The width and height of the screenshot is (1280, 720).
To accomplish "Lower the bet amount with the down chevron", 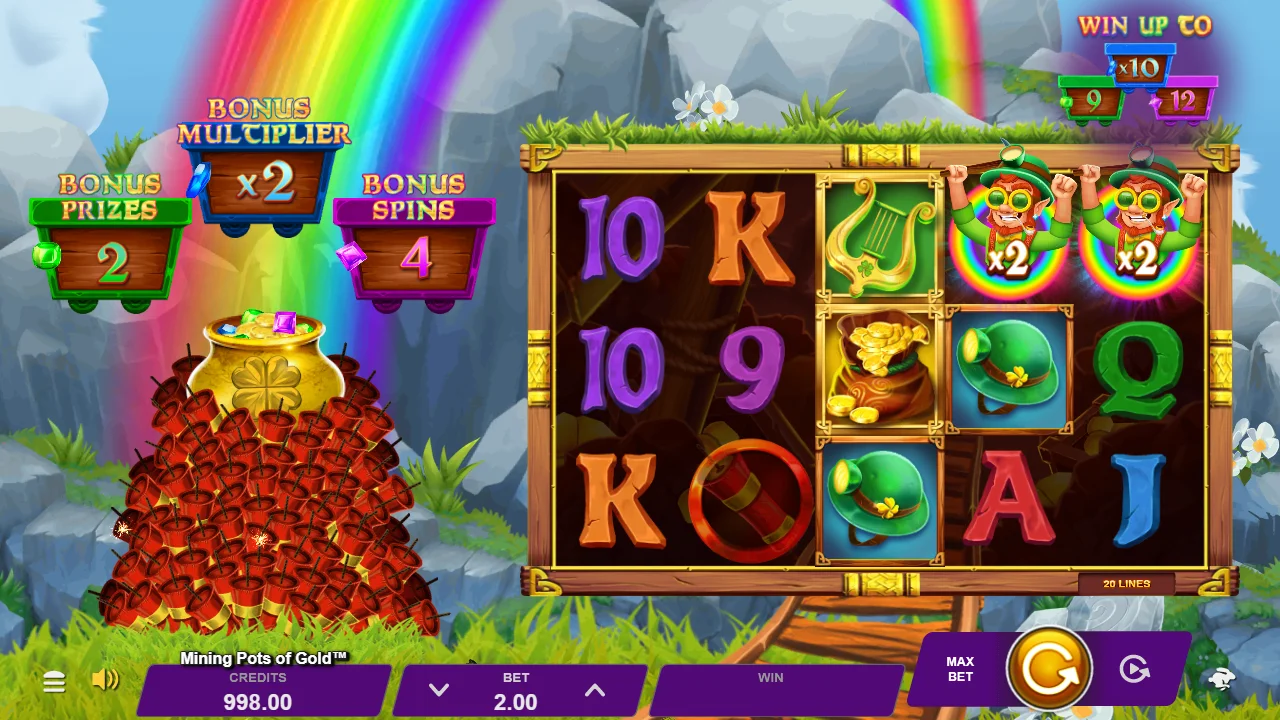I will (437, 690).
